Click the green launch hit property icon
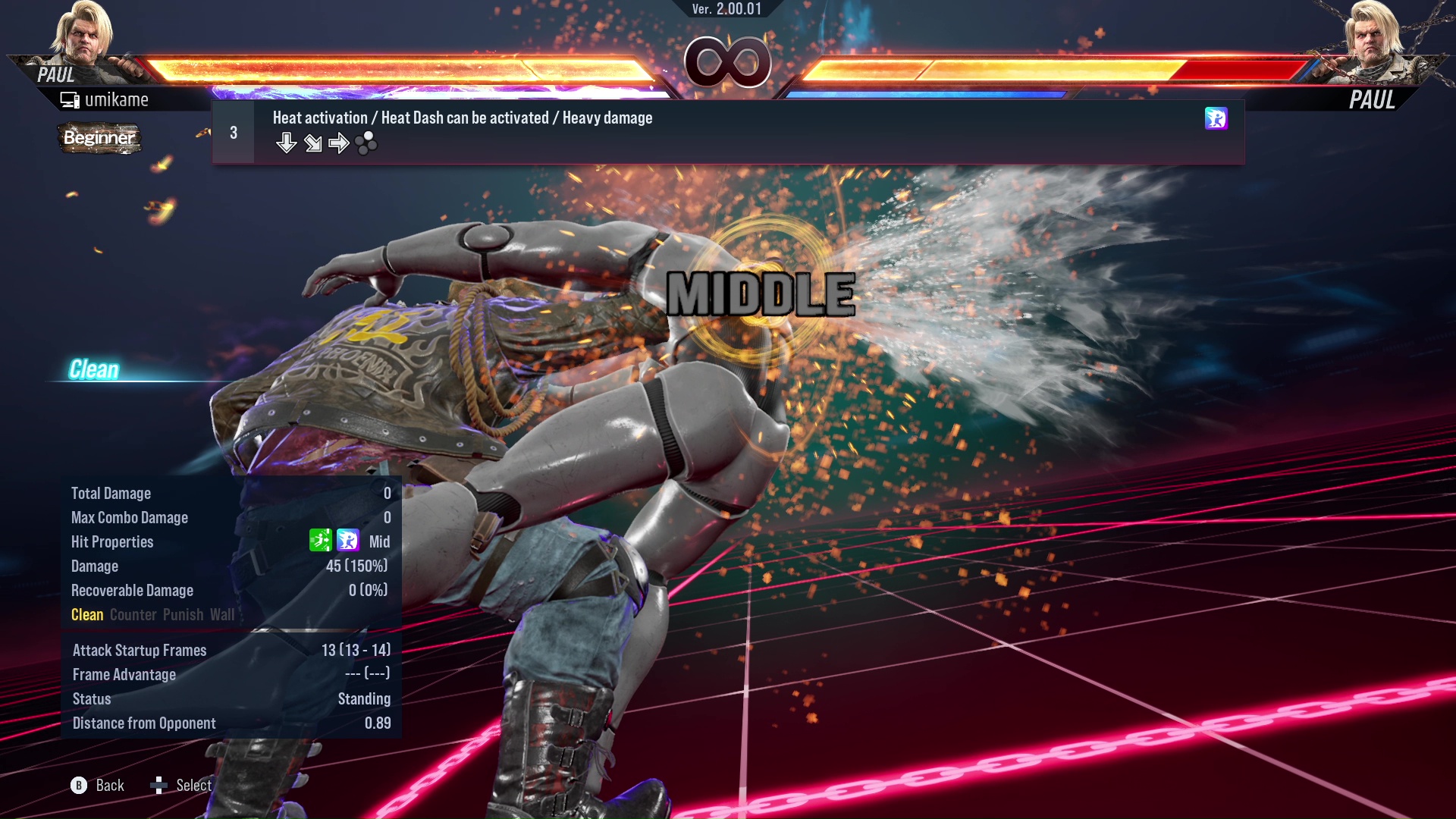Image resolution: width=1456 pixels, height=819 pixels. point(322,541)
